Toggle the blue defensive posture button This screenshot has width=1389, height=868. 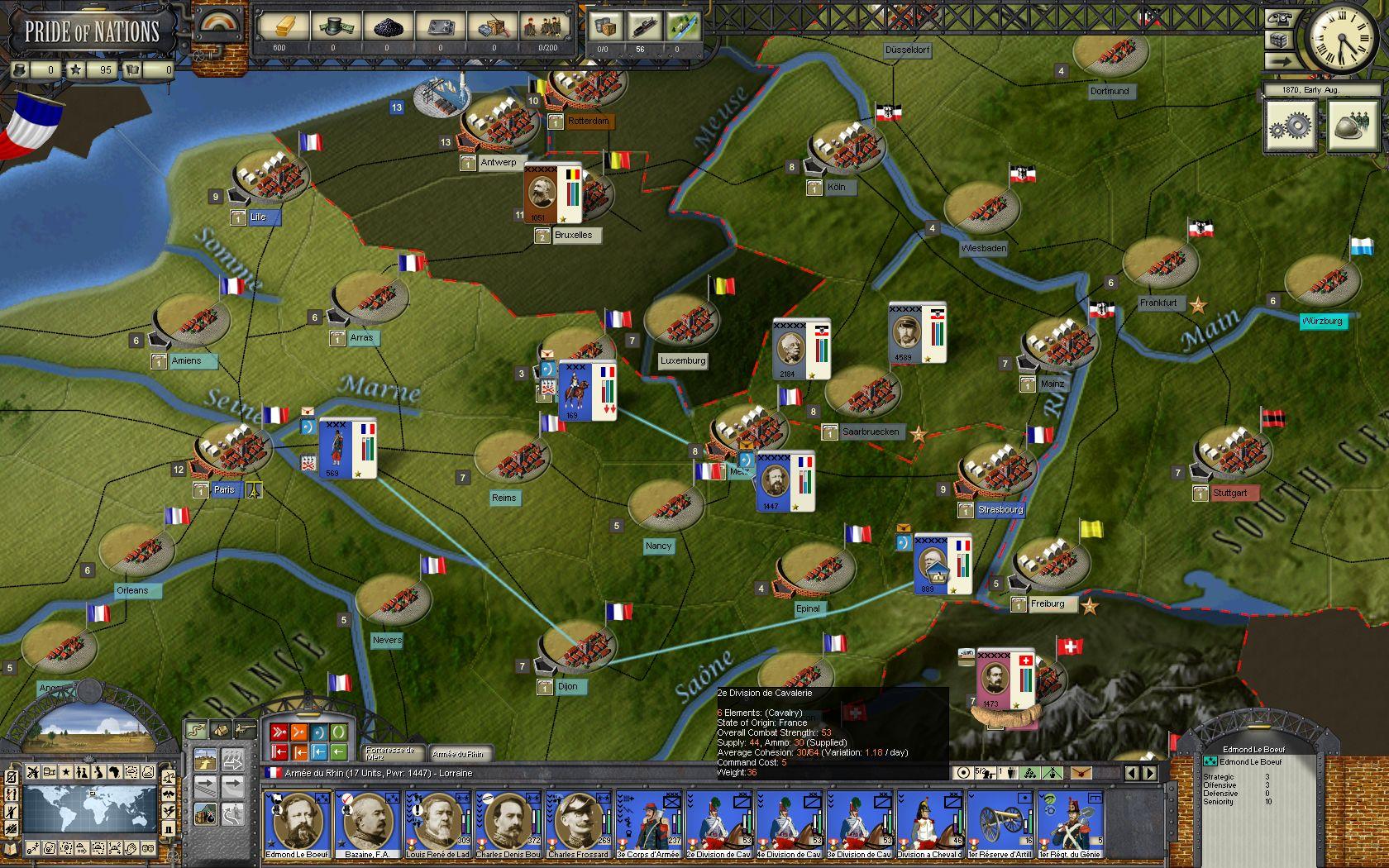coord(319,732)
